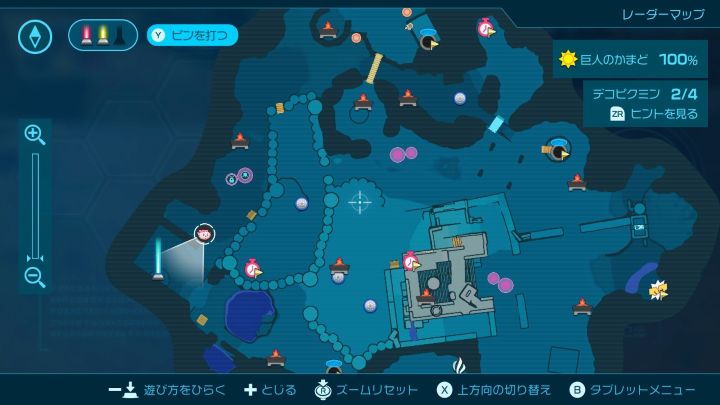Click the vertical map zoom slider

click(35, 205)
